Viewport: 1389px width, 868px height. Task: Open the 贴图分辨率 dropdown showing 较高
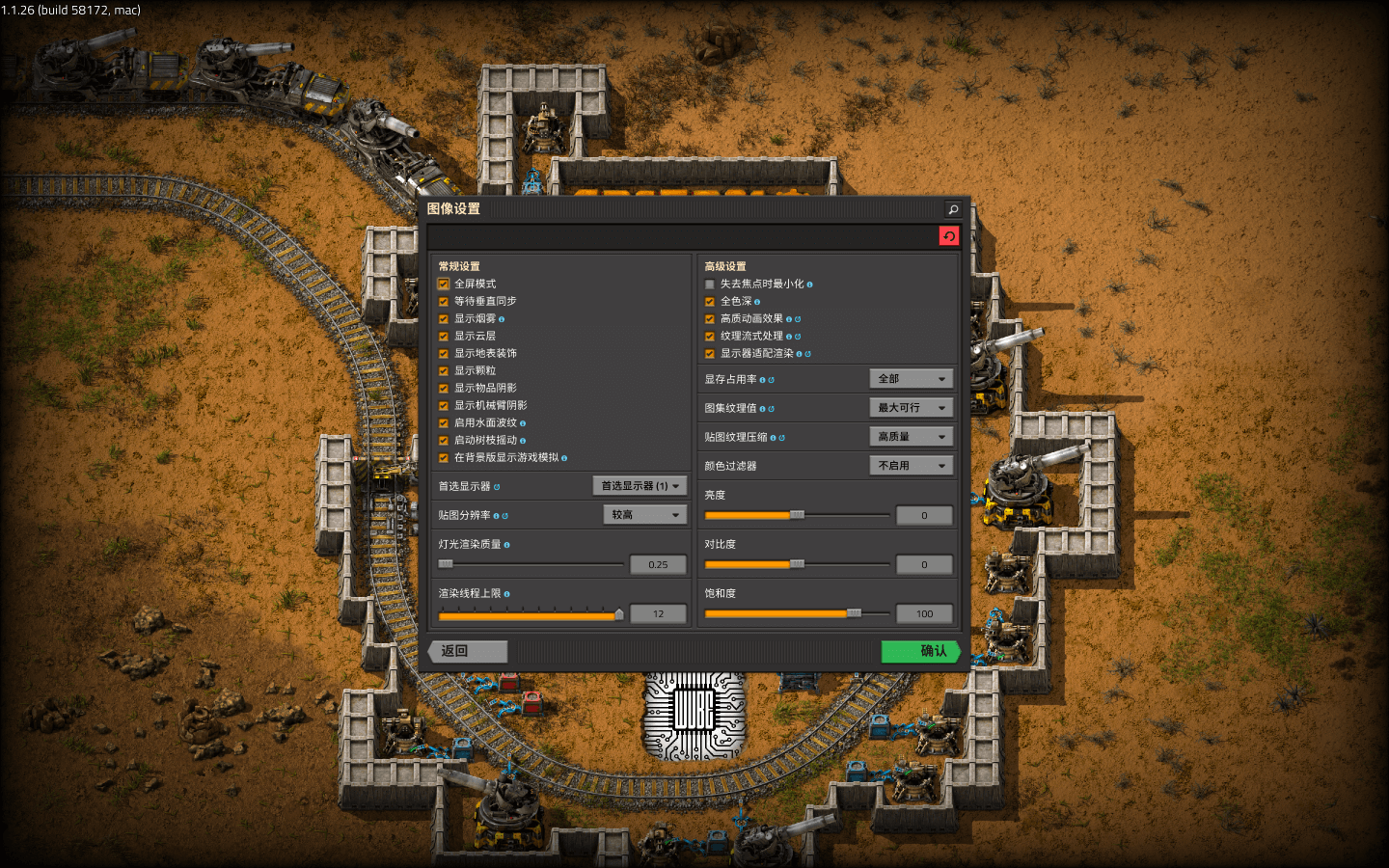643,514
